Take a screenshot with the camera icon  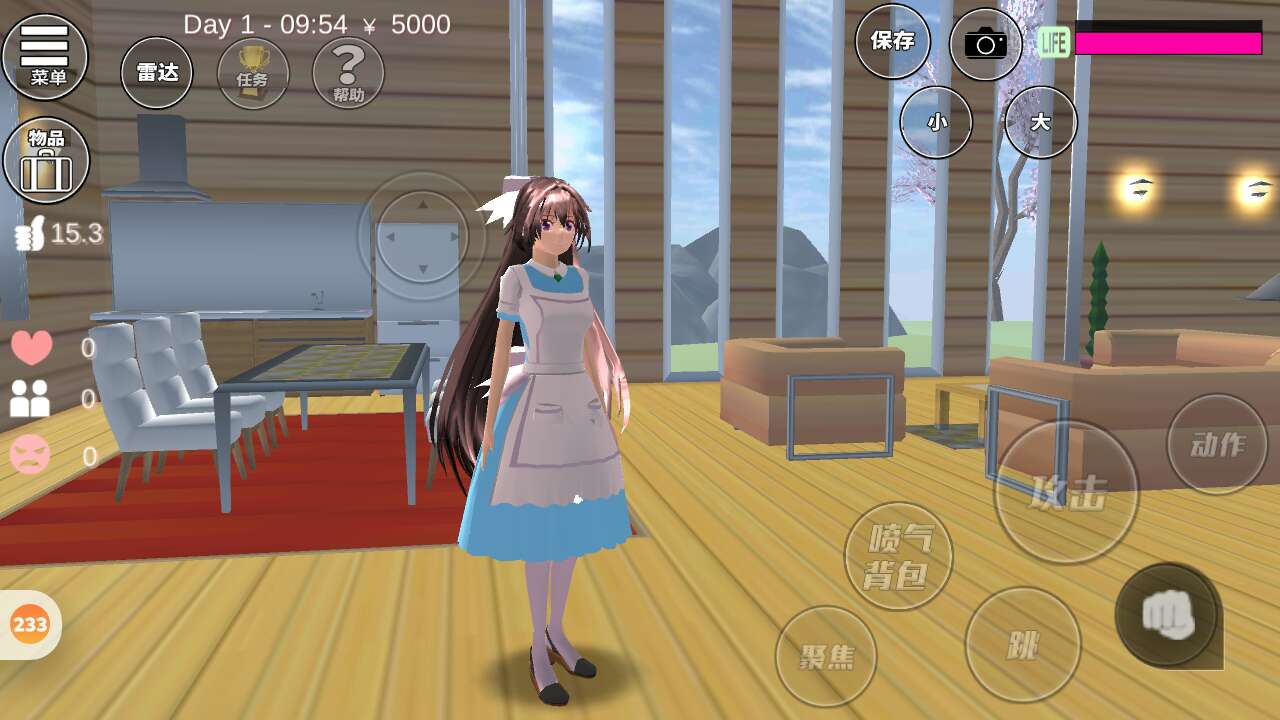click(x=985, y=43)
